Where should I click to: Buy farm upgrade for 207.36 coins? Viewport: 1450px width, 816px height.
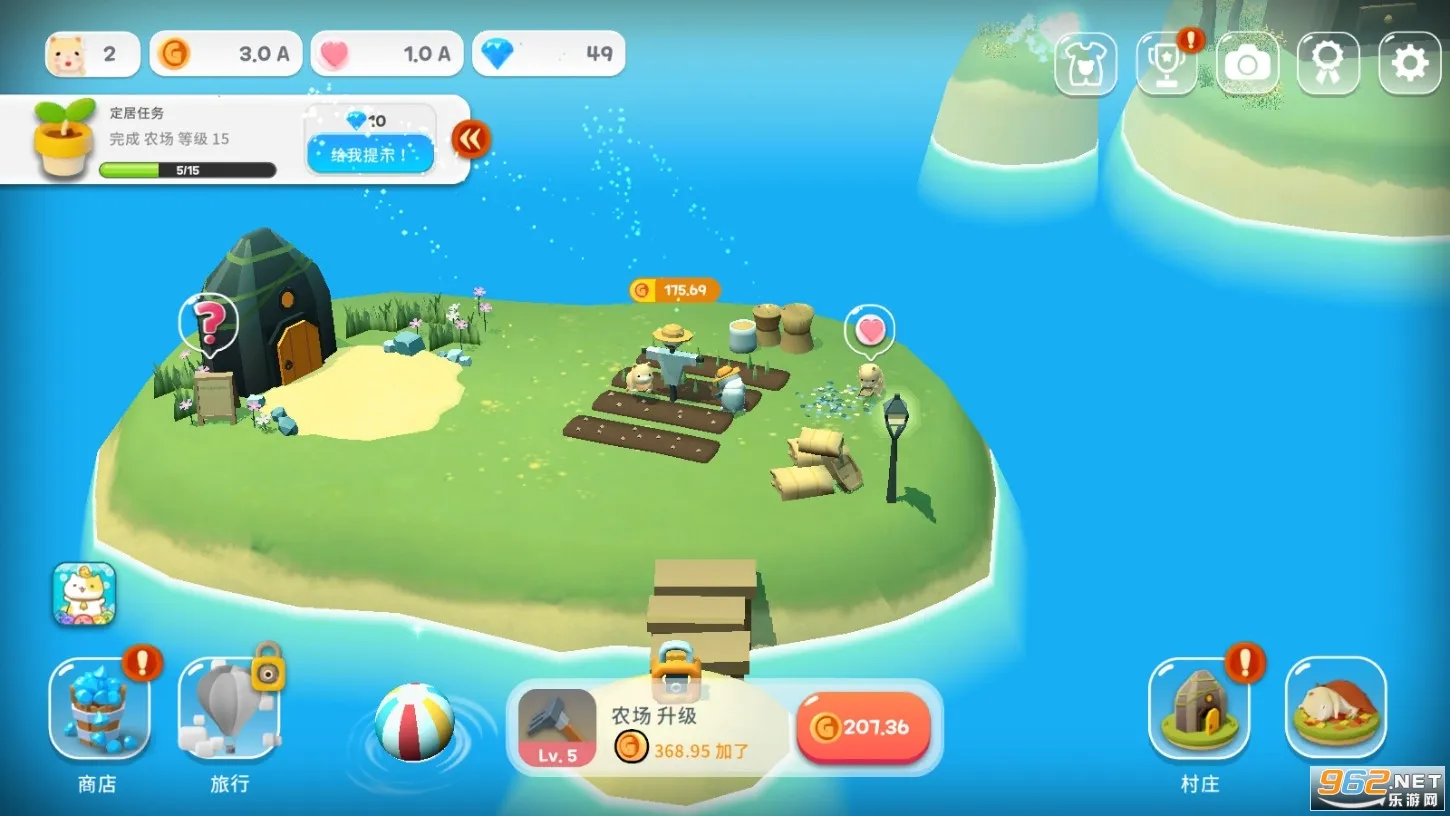pos(863,728)
